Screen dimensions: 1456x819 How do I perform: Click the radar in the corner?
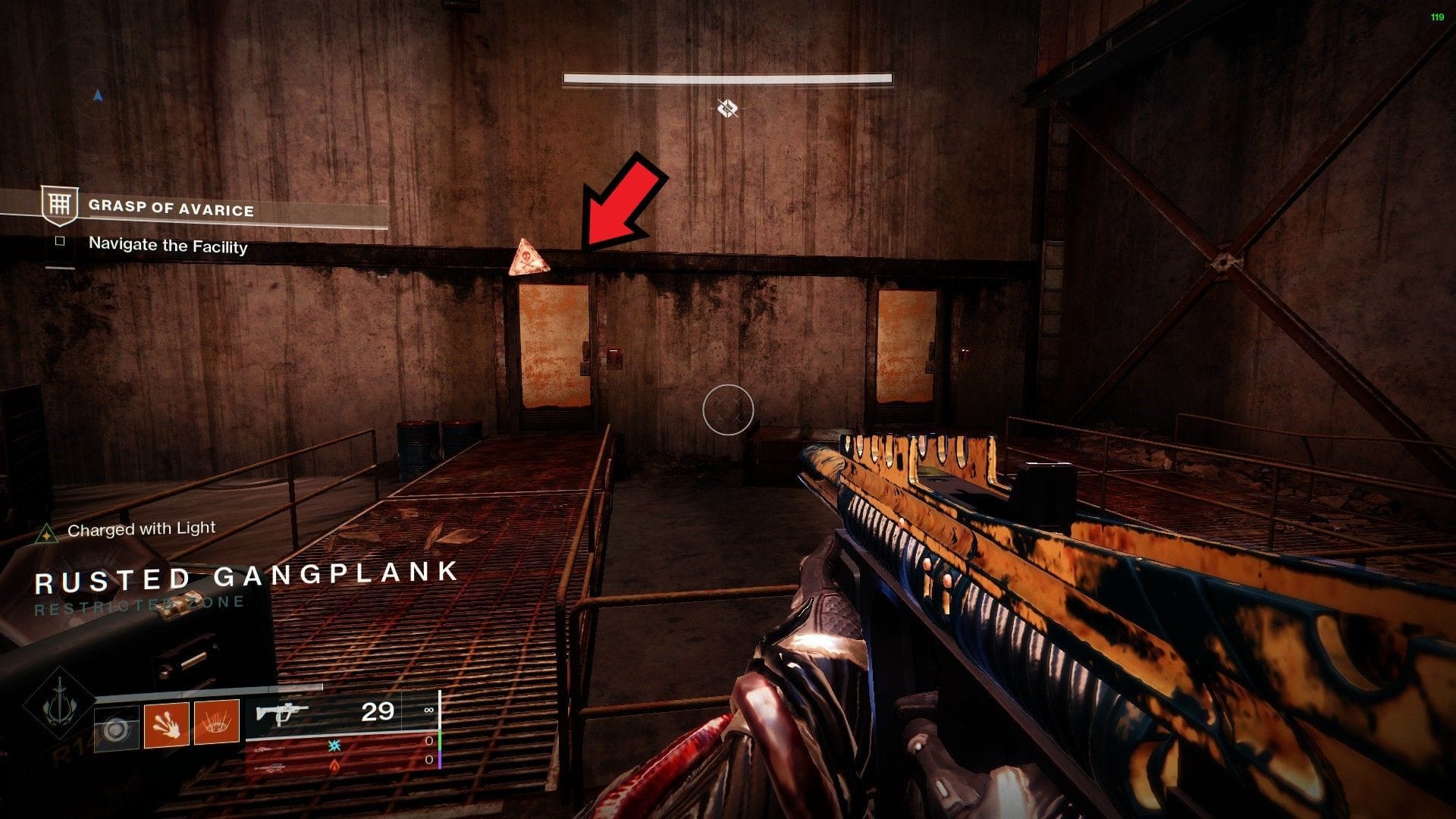point(97,96)
